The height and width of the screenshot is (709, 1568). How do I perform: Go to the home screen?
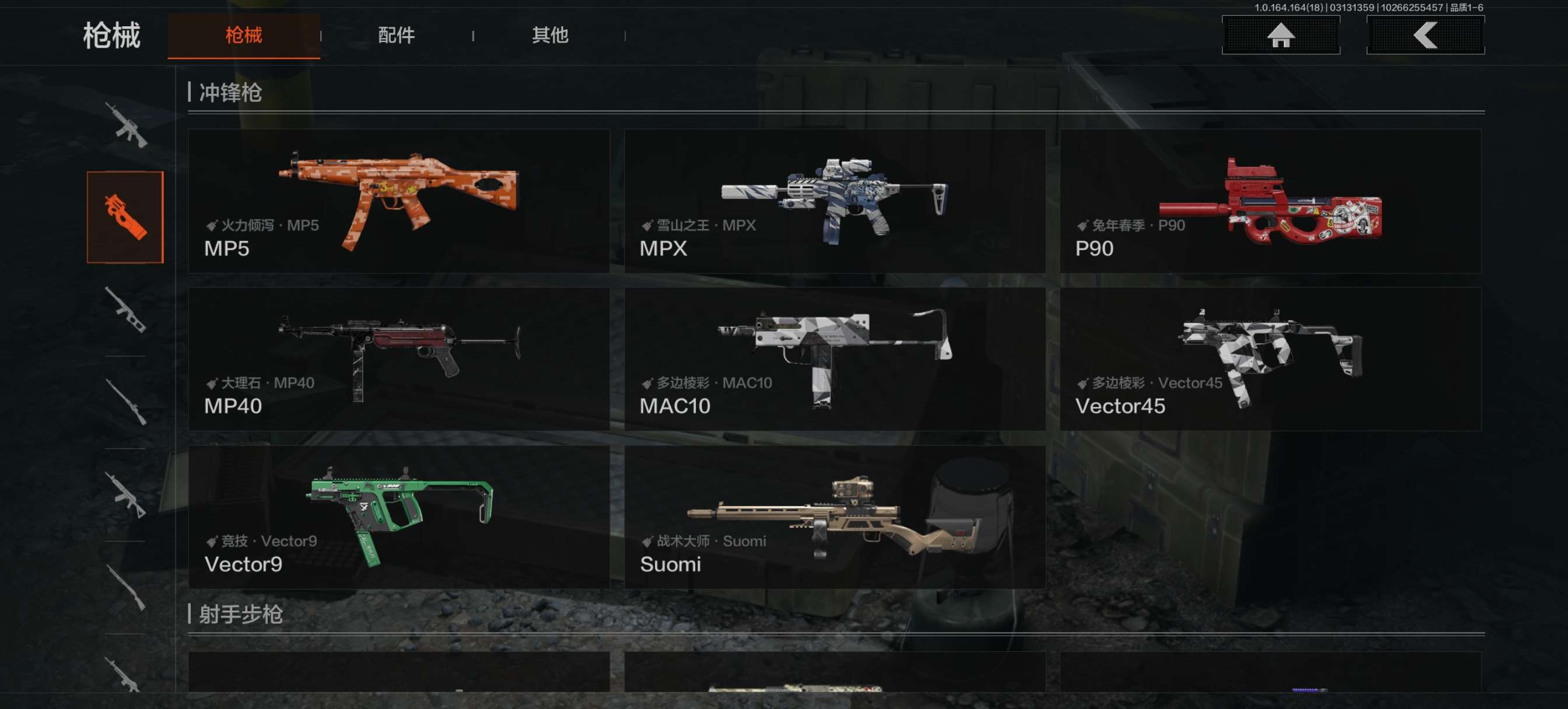(x=1280, y=36)
